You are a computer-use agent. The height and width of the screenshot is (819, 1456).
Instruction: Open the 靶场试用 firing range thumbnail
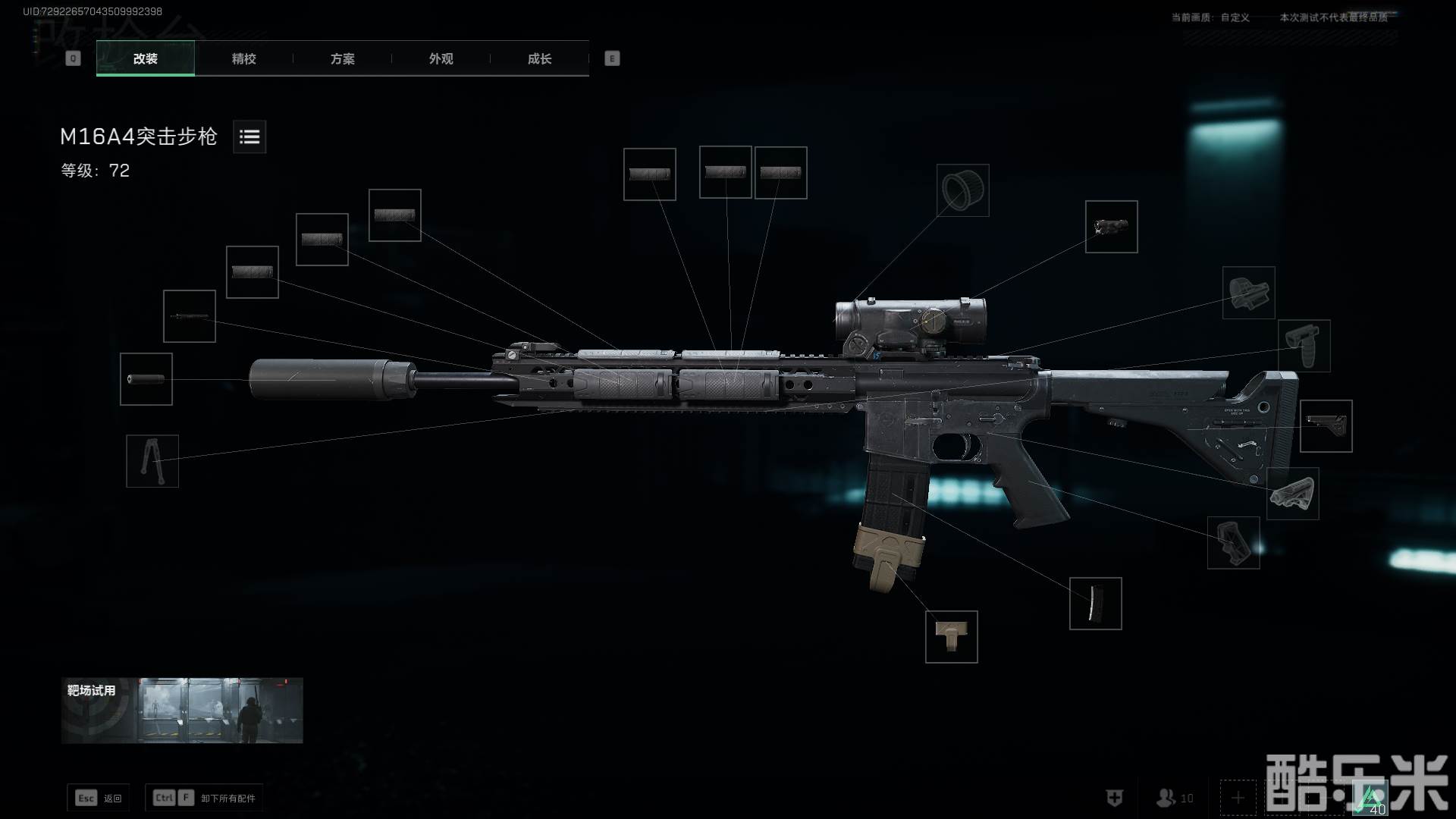coord(182,711)
